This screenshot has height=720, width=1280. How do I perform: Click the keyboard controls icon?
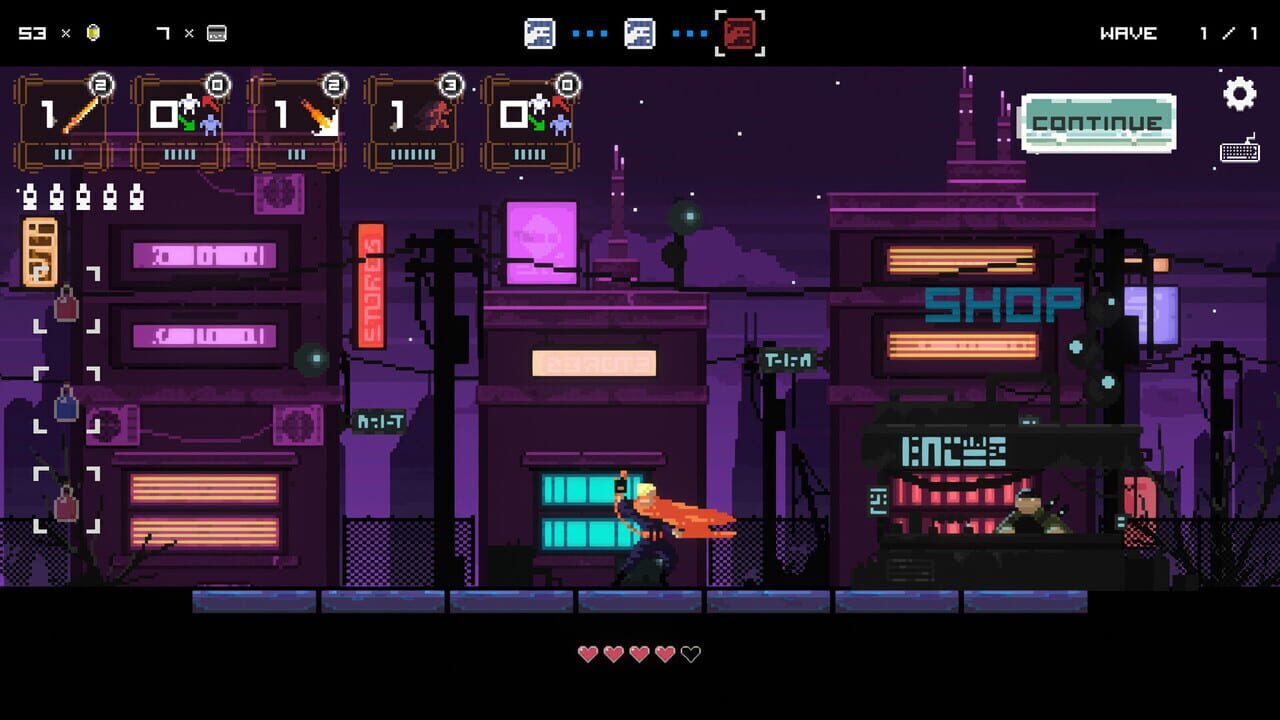pos(1240,152)
